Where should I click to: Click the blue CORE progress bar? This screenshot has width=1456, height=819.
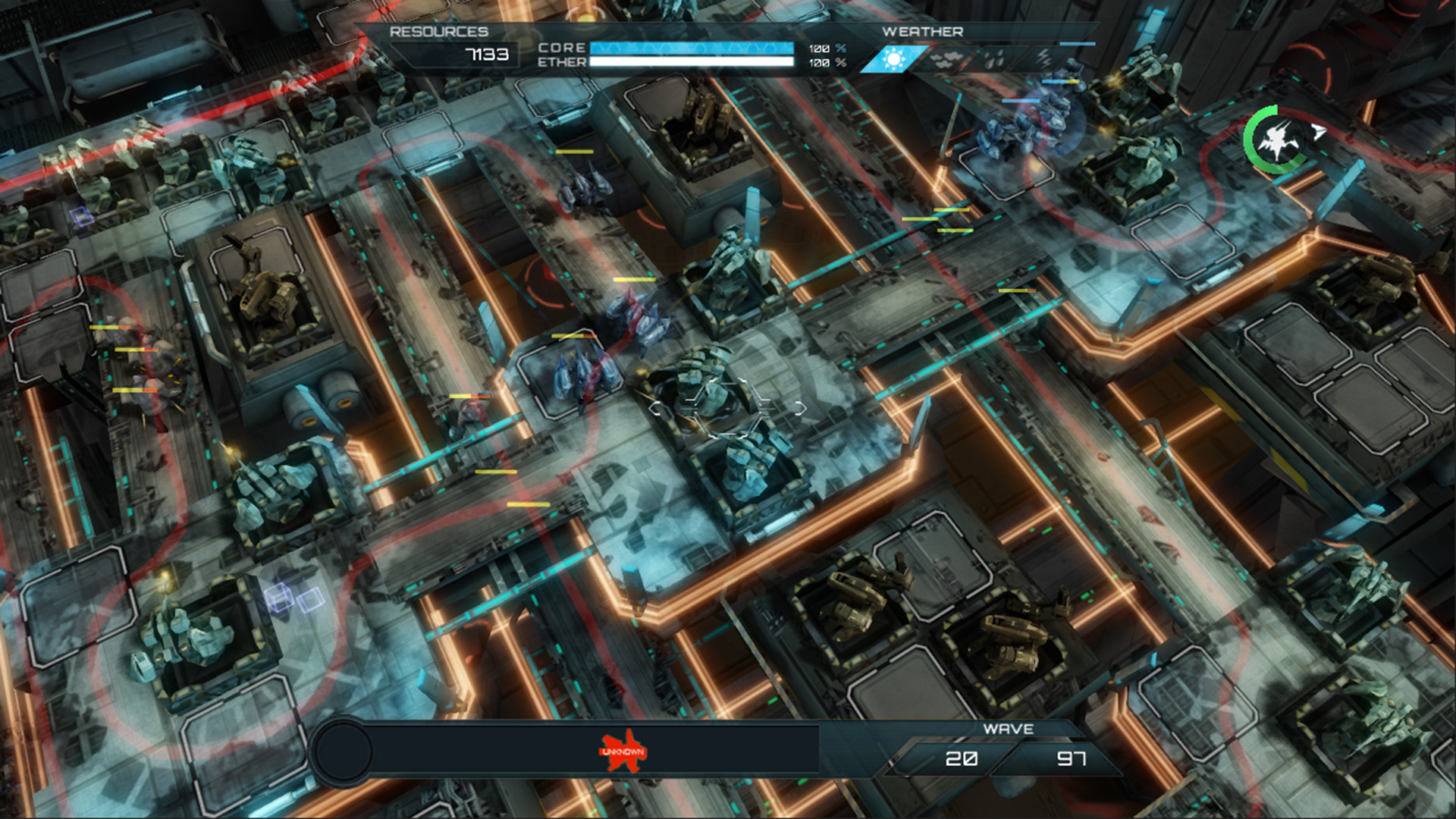coord(692,47)
